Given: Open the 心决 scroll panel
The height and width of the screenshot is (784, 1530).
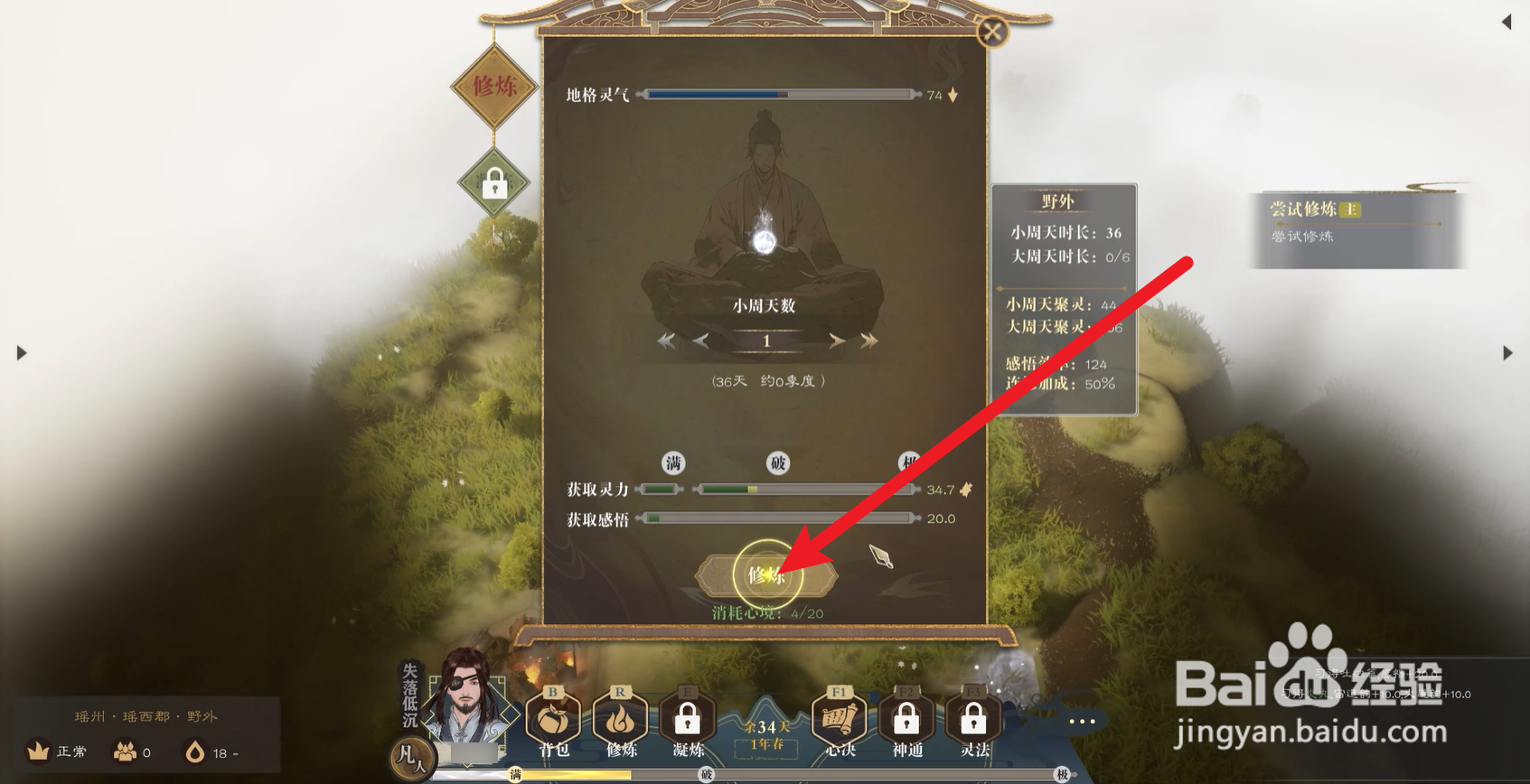Looking at the screenshot, I should click(x=839, y=720).
